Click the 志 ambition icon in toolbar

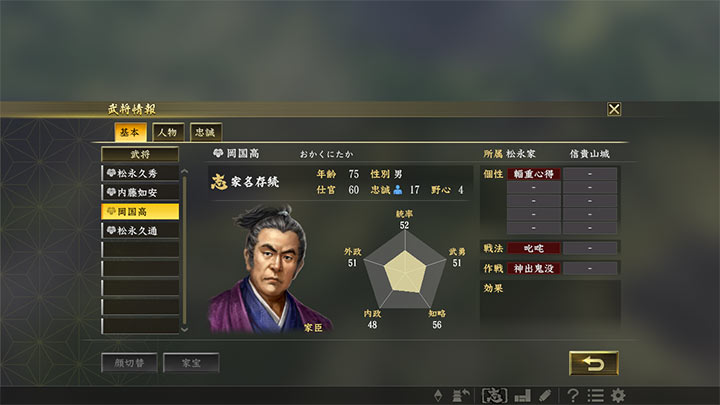[494, 395]
